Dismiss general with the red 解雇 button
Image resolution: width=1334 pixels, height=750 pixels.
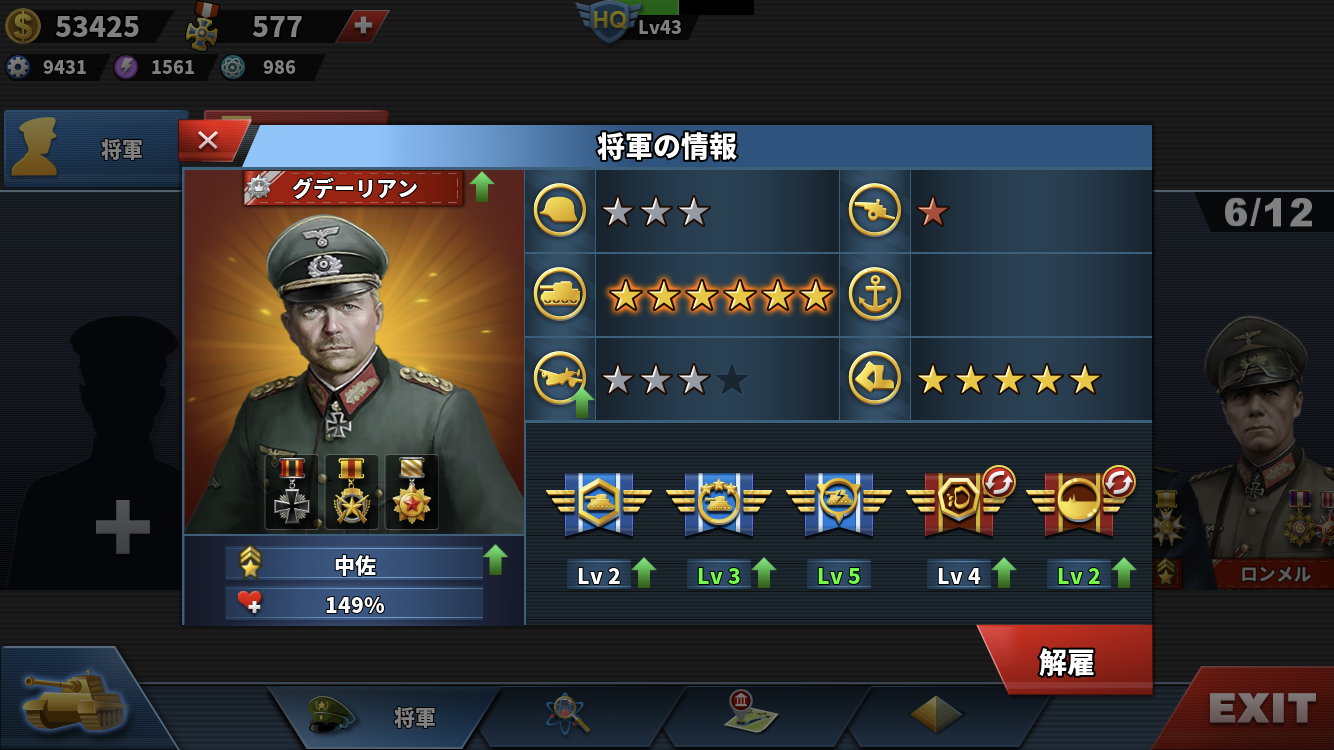1066,662
